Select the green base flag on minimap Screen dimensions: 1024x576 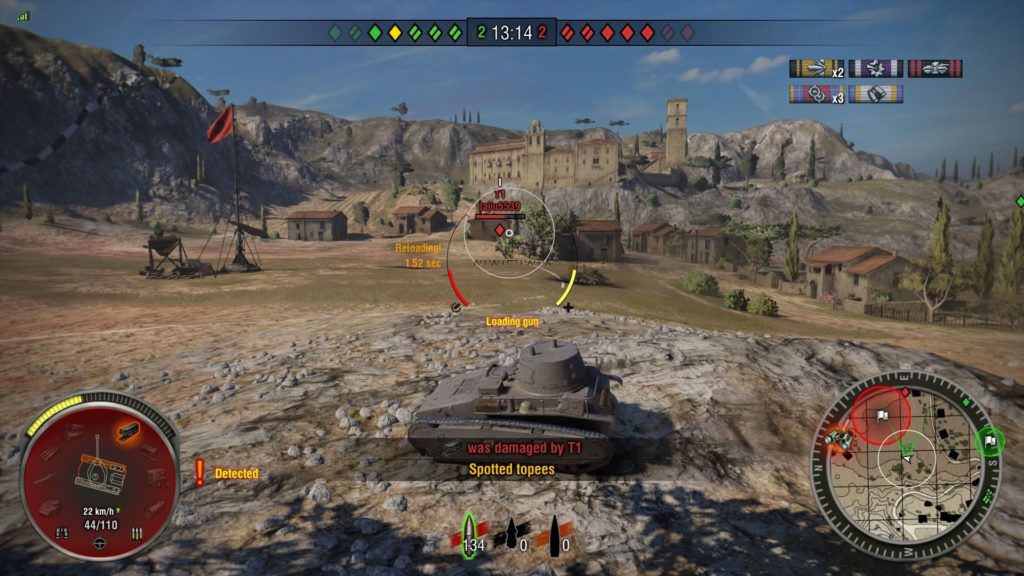989,440
